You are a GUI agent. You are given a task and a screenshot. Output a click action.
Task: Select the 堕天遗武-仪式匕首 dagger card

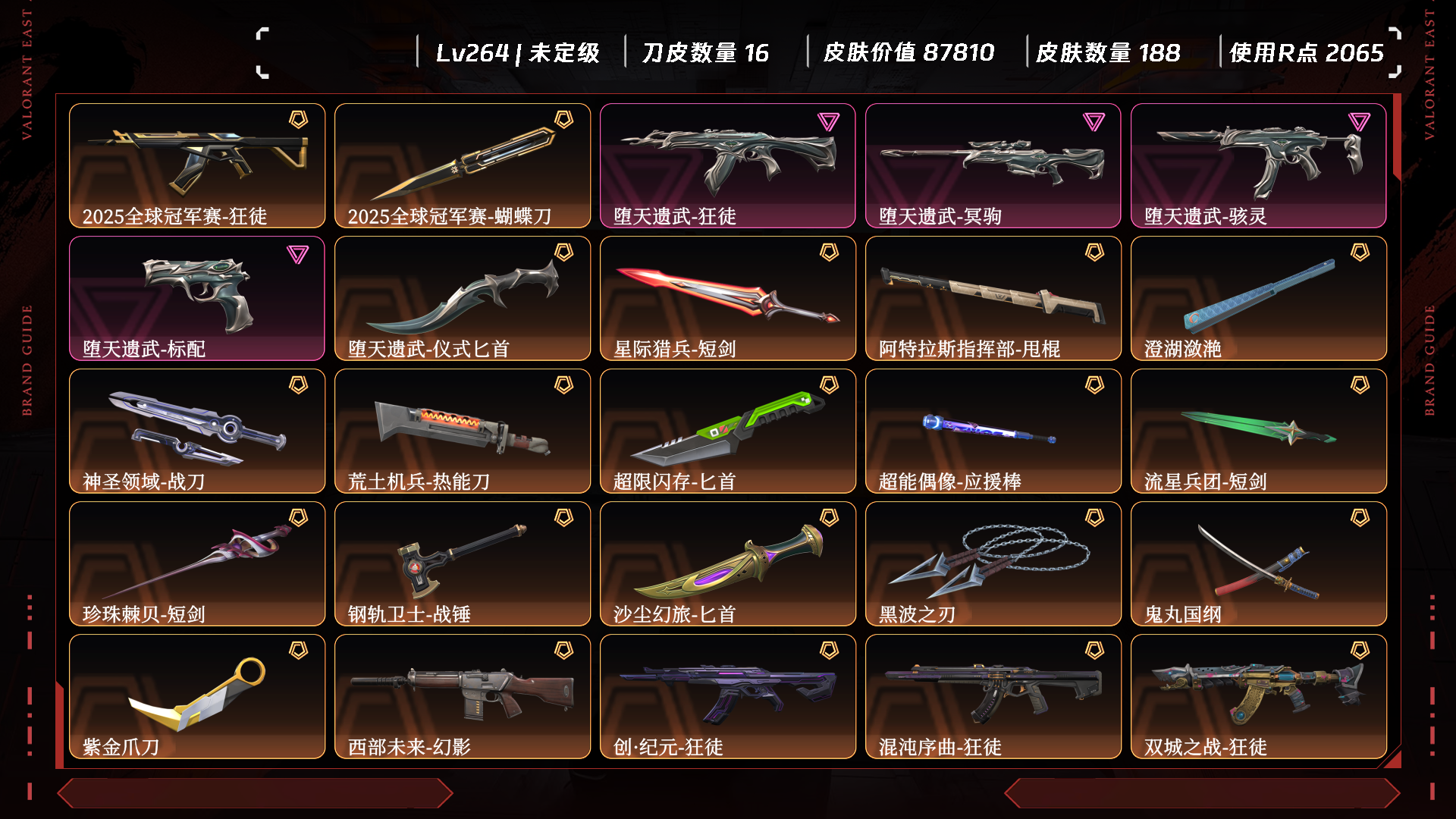coord(463,298)
